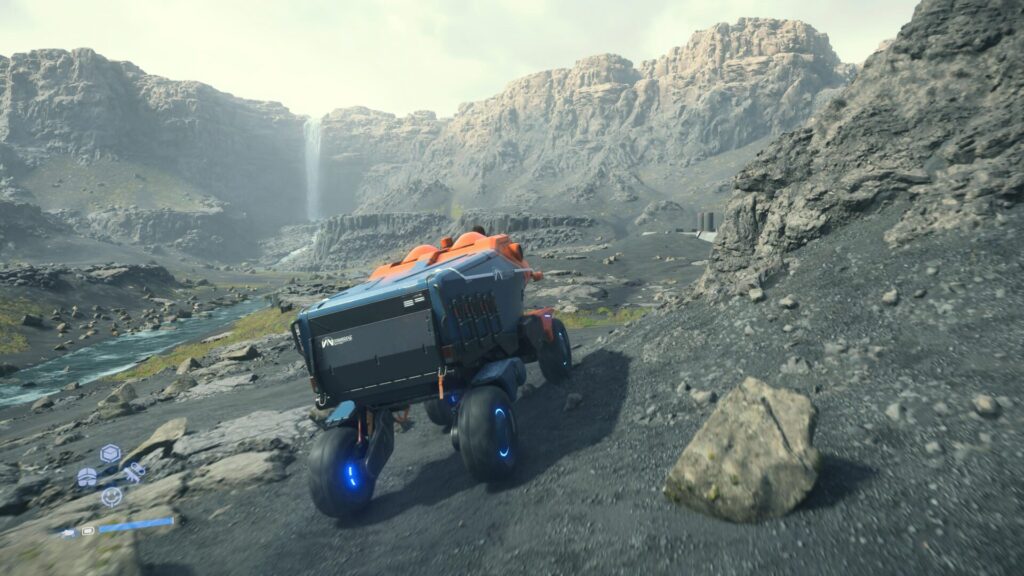The width and height of the screenshot is (1024, 576).
Task: Click the small battery indicator icon
Action: tap(88, 530)
